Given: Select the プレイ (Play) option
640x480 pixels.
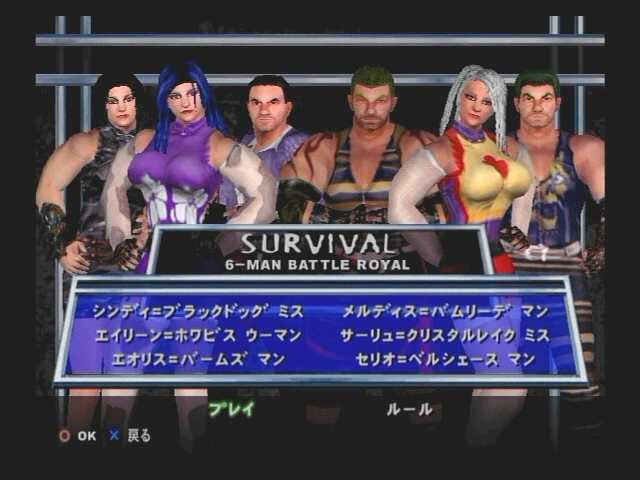Looking at the screenshot, I should click(231, 409).
